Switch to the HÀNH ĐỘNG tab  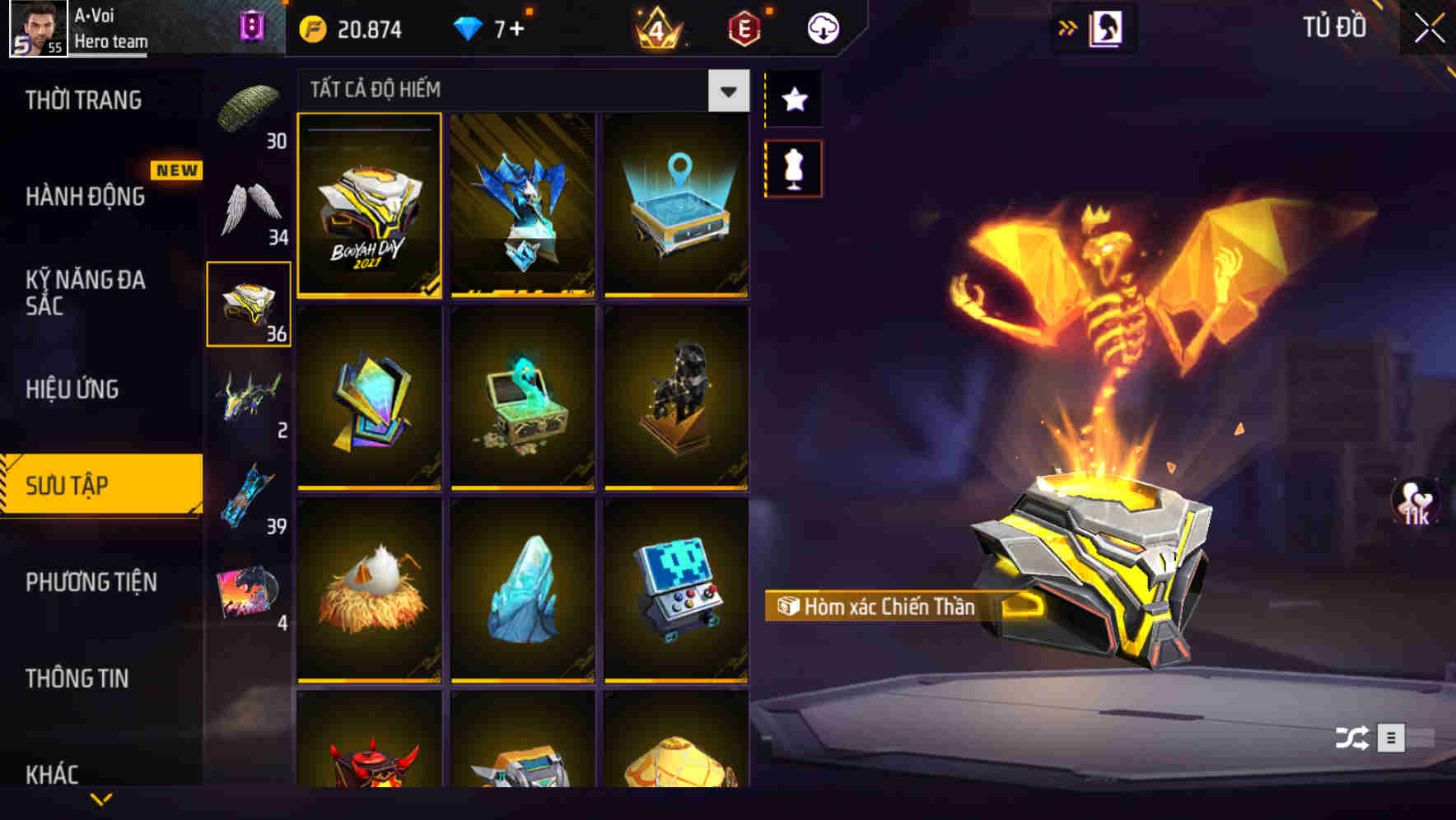point(85,198)
